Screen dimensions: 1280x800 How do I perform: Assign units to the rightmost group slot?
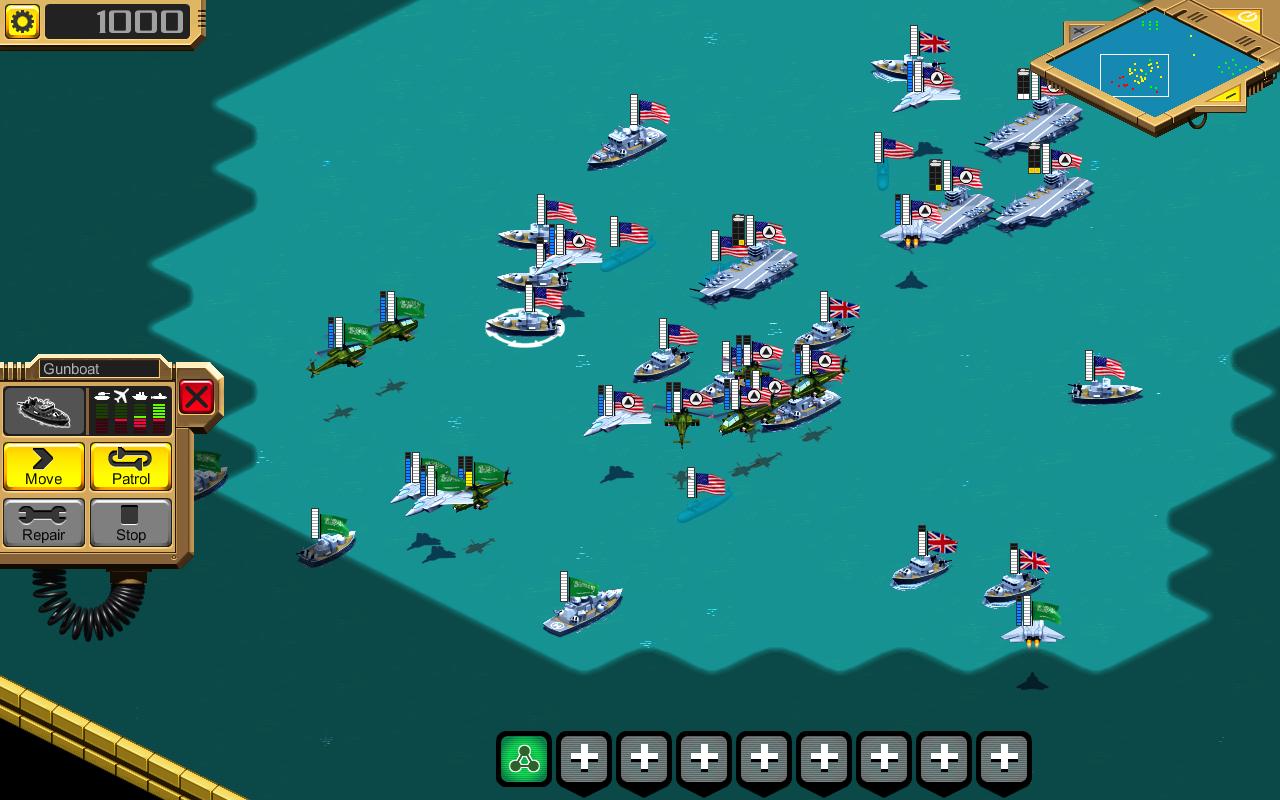coord(1004,759)
